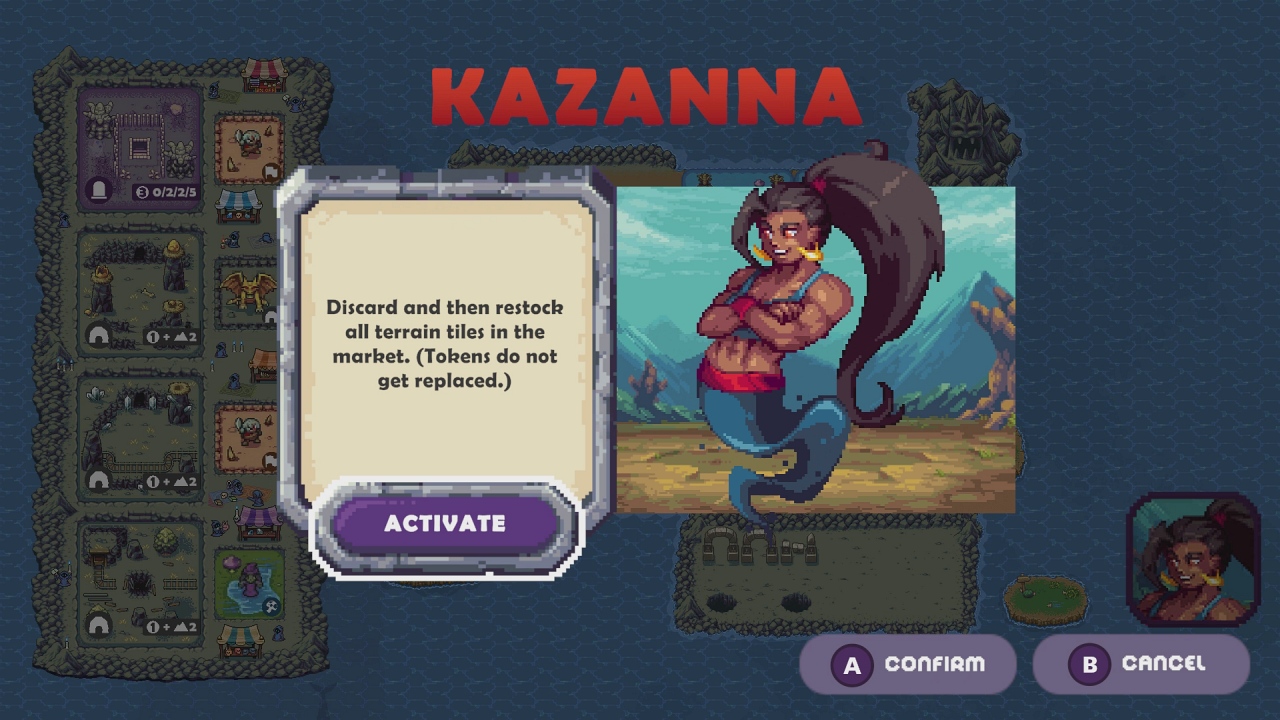Image resolution: width=1280 pixels, height=720 pixels.
Task: Click the A button icon beside Confirm
Action: tap(851, 663)
